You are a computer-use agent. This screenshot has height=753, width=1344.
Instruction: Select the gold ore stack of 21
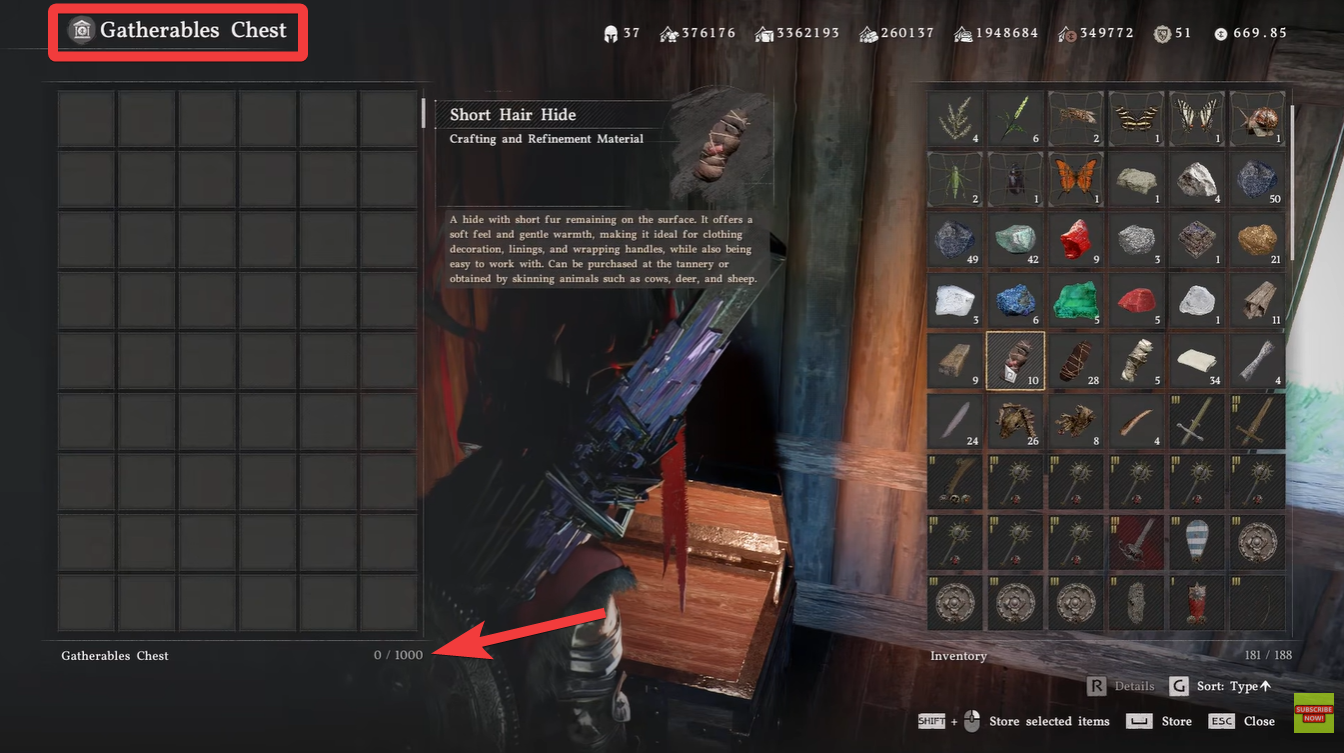click(x=1257, y=239)
